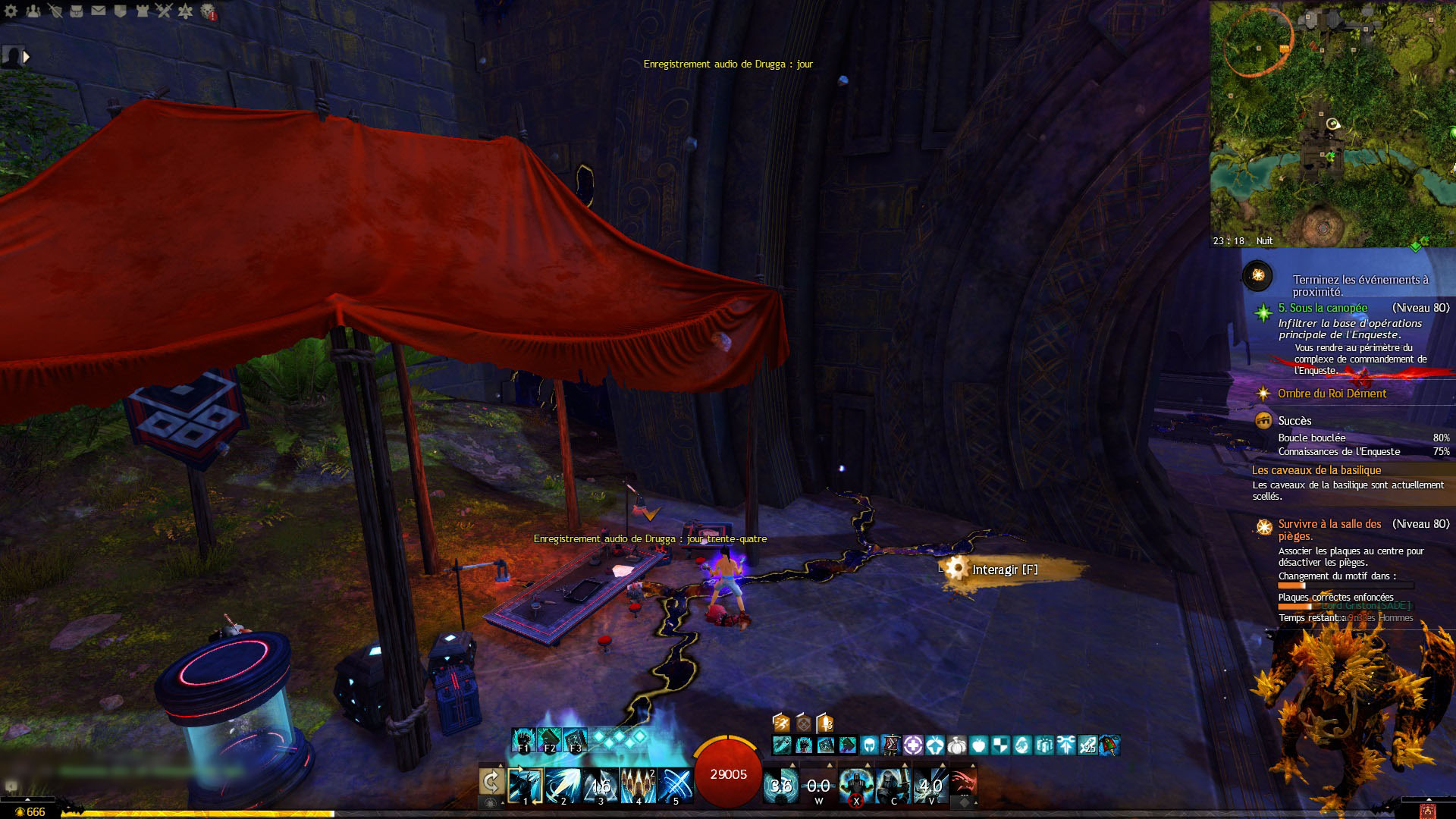The image size is (1456, 819).
Task: Open the guild shield icon
Action: tap(120, 11)
